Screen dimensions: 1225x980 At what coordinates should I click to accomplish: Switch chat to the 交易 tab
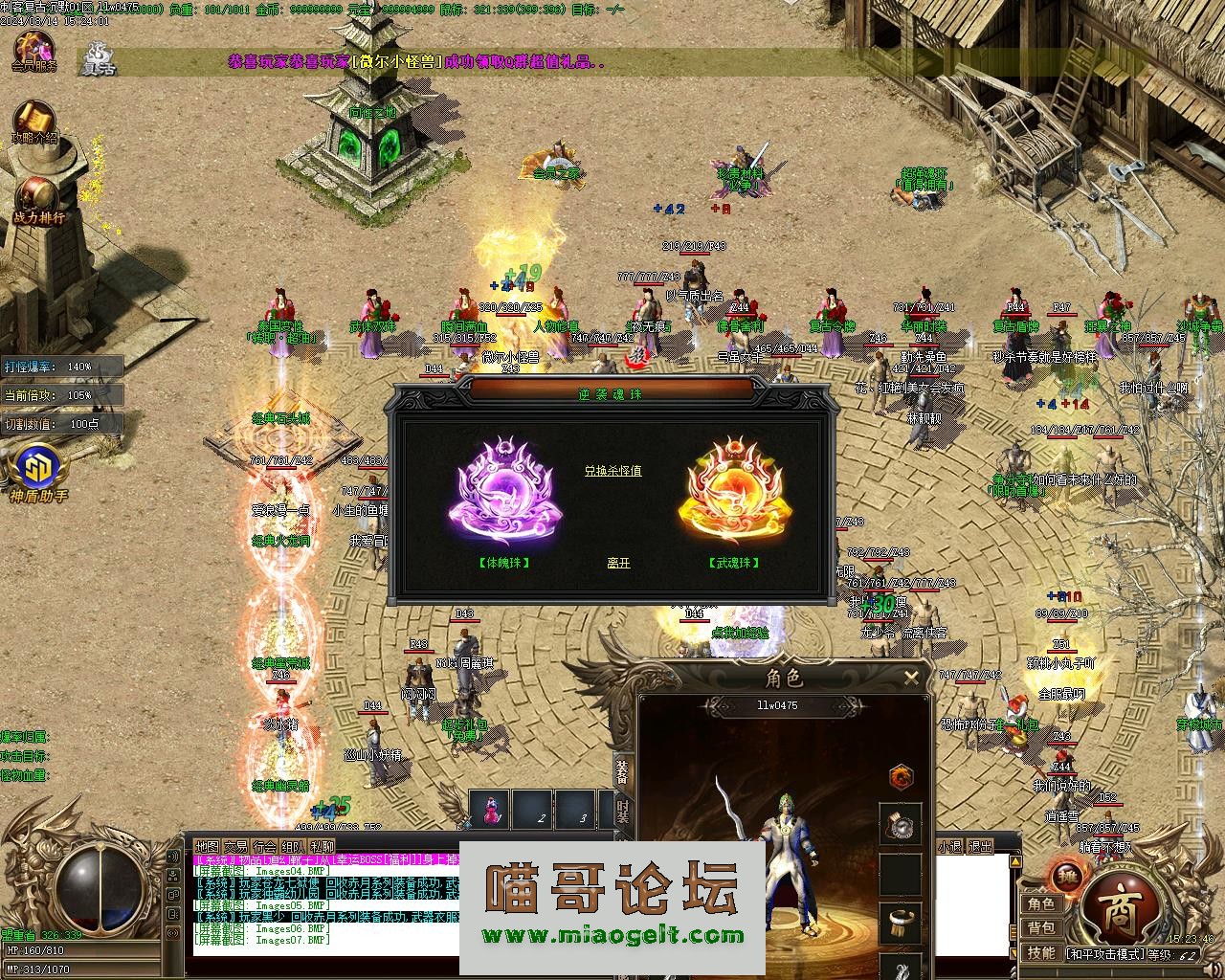point(235,847)
